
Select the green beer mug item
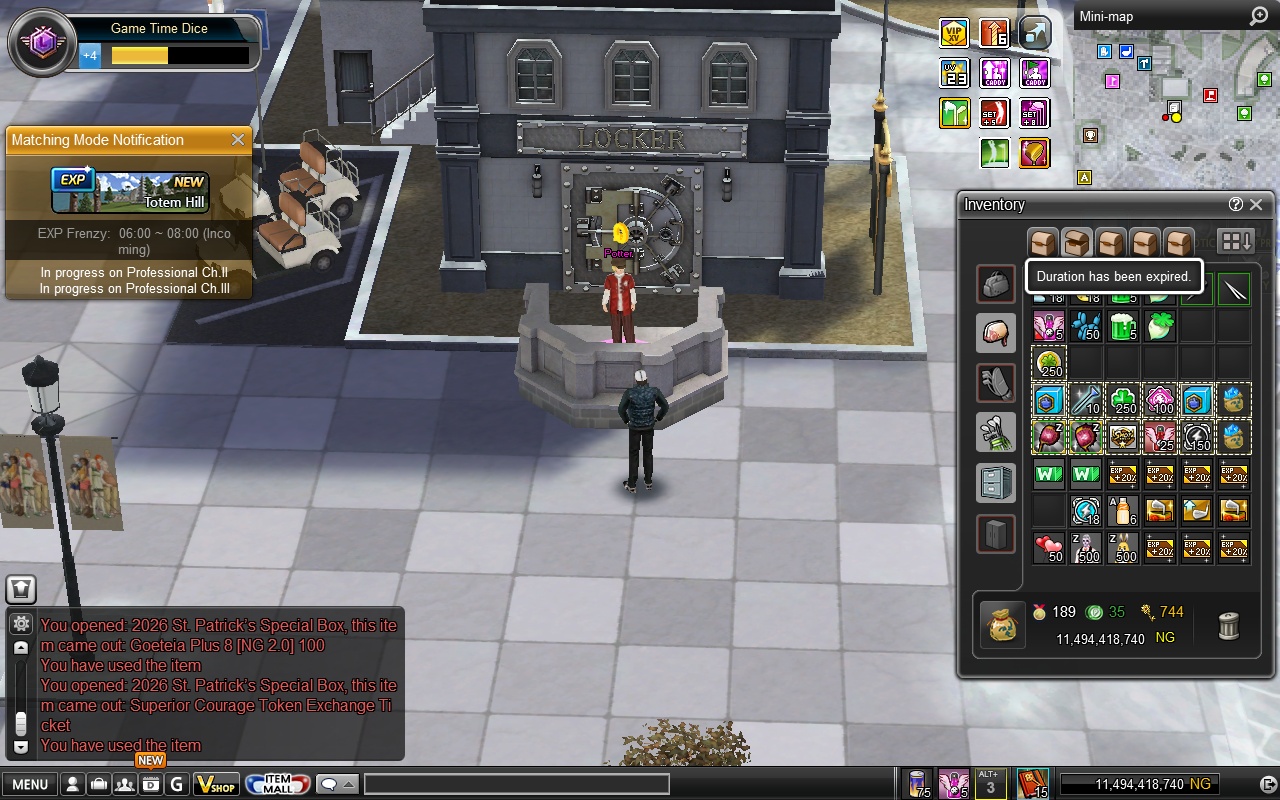pos(1123,326)
